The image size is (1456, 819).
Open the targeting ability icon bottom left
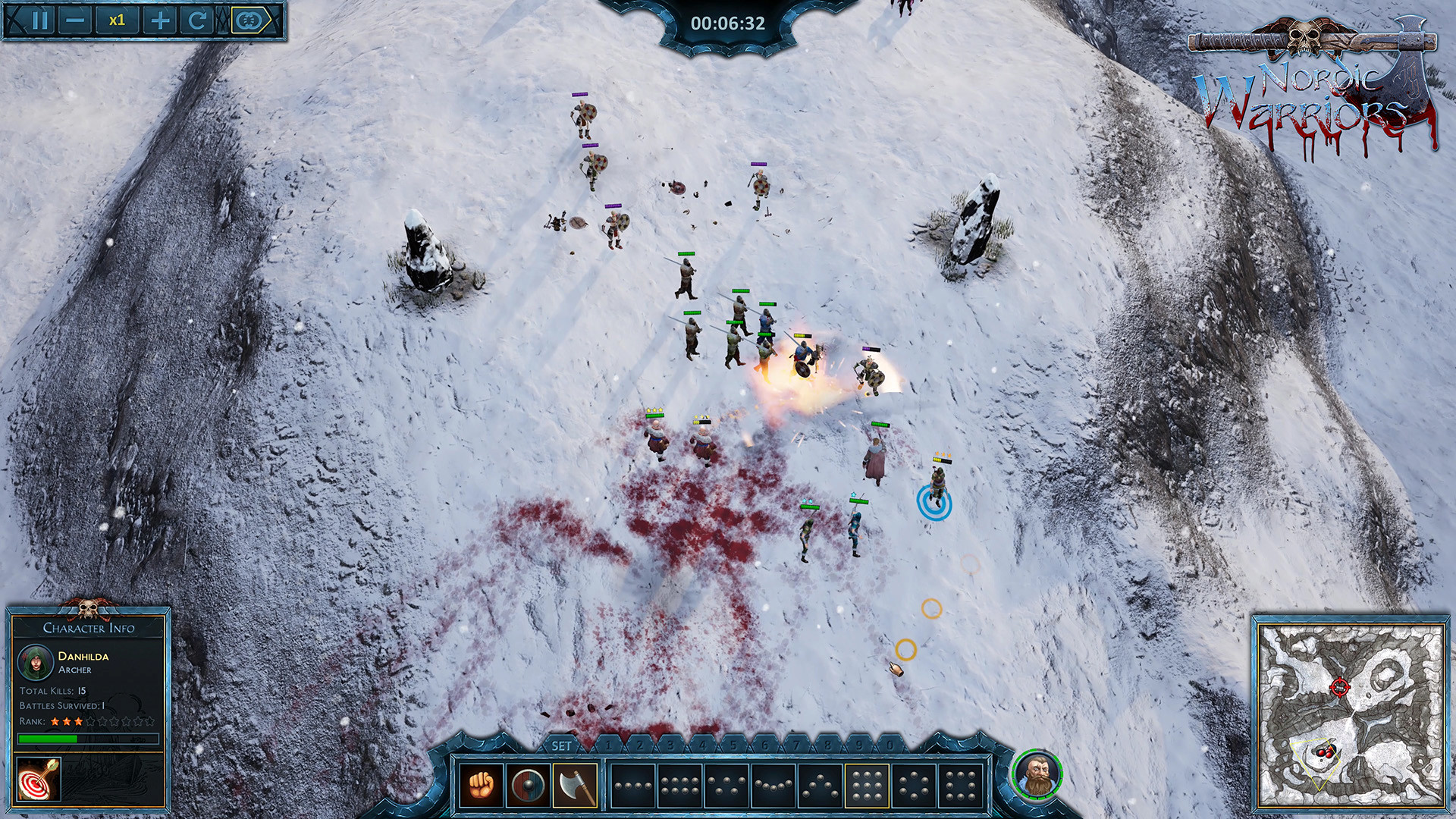pyautogui.click(x=38, y=778)
